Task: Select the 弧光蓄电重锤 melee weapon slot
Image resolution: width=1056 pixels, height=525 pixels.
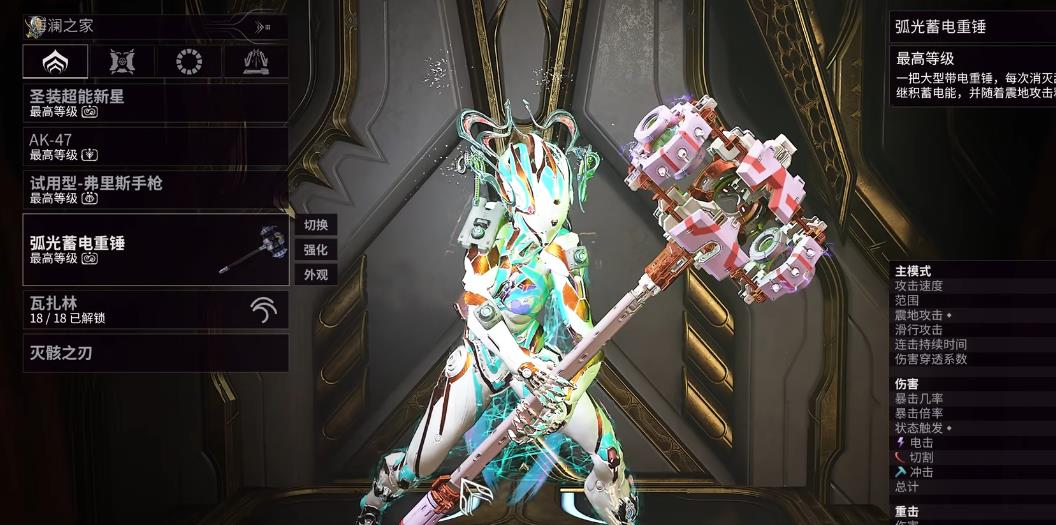Action: click(x=156, y=249)
